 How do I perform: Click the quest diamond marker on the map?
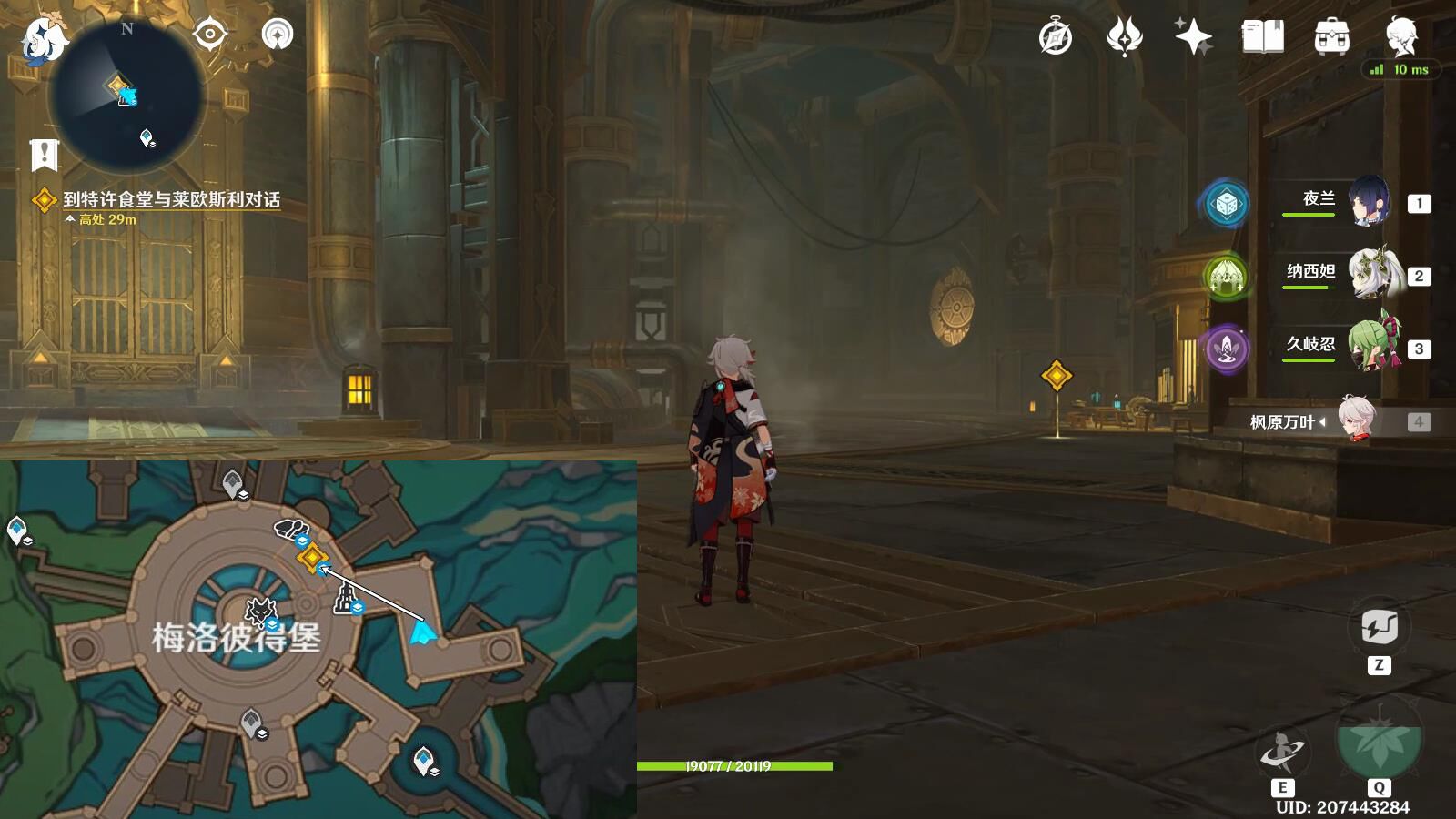coord(312,556)
